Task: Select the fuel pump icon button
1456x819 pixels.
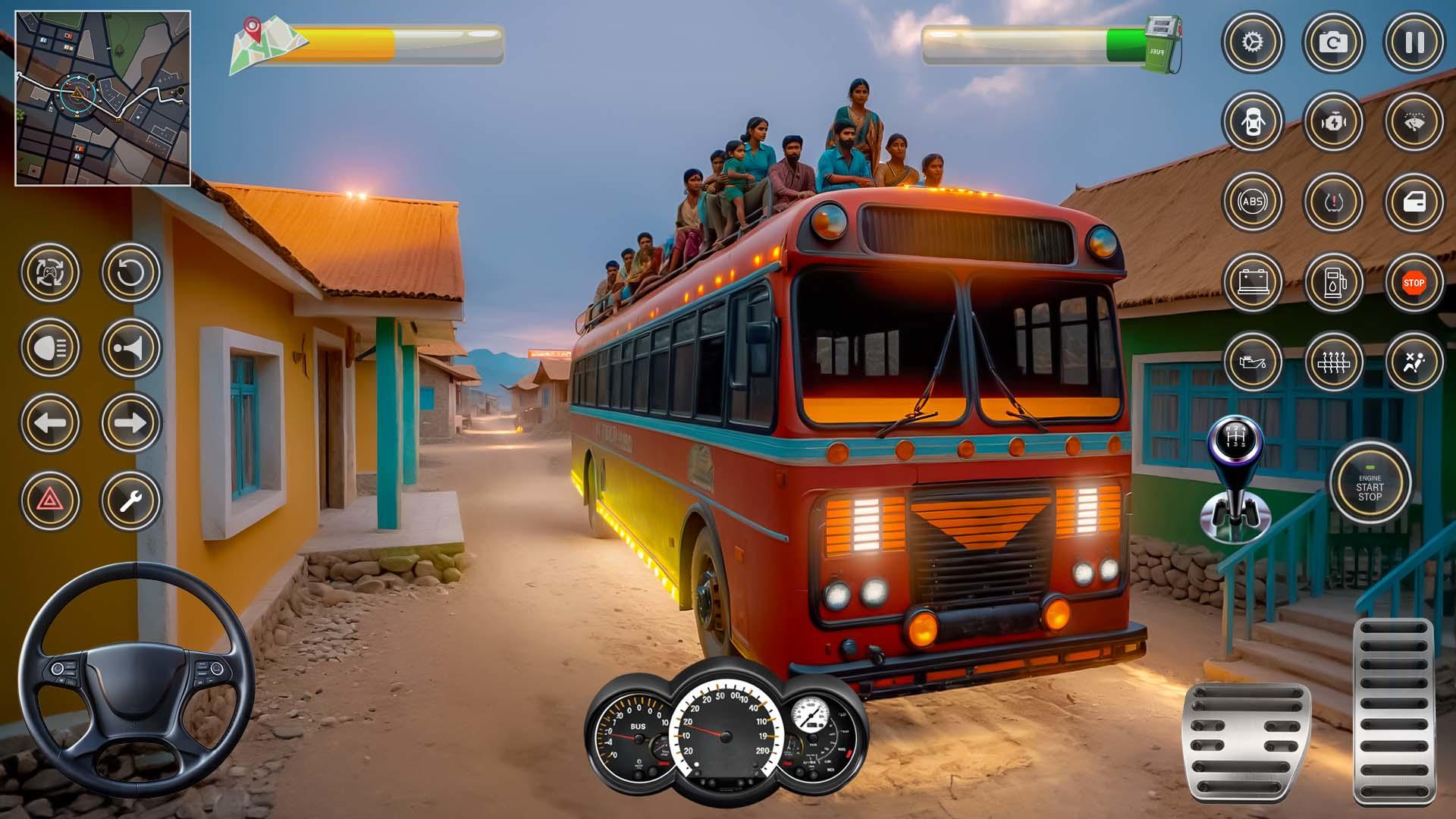Action: coord(1333,283)
